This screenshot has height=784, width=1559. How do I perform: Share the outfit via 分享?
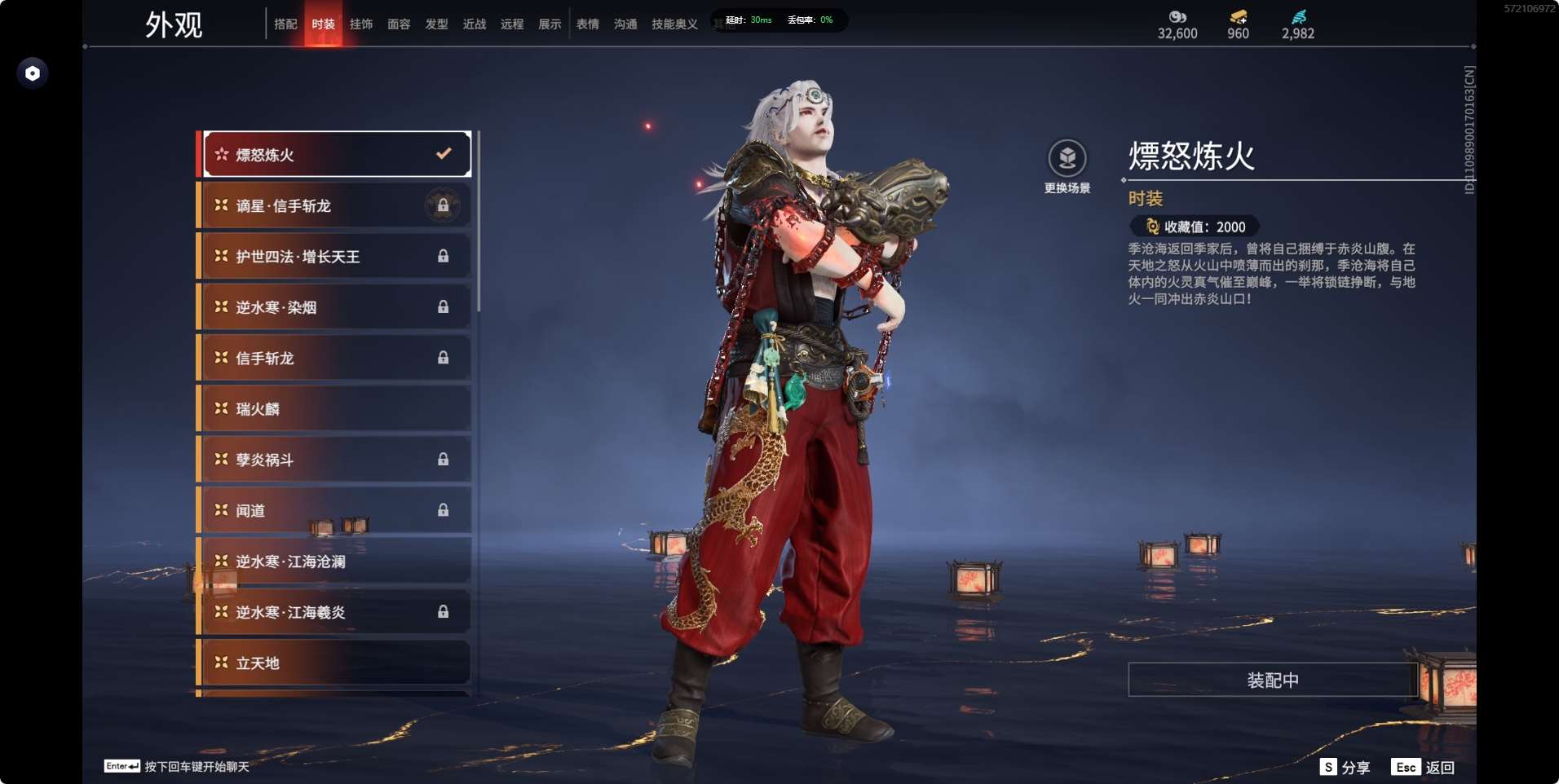[x=1345, y=767]
